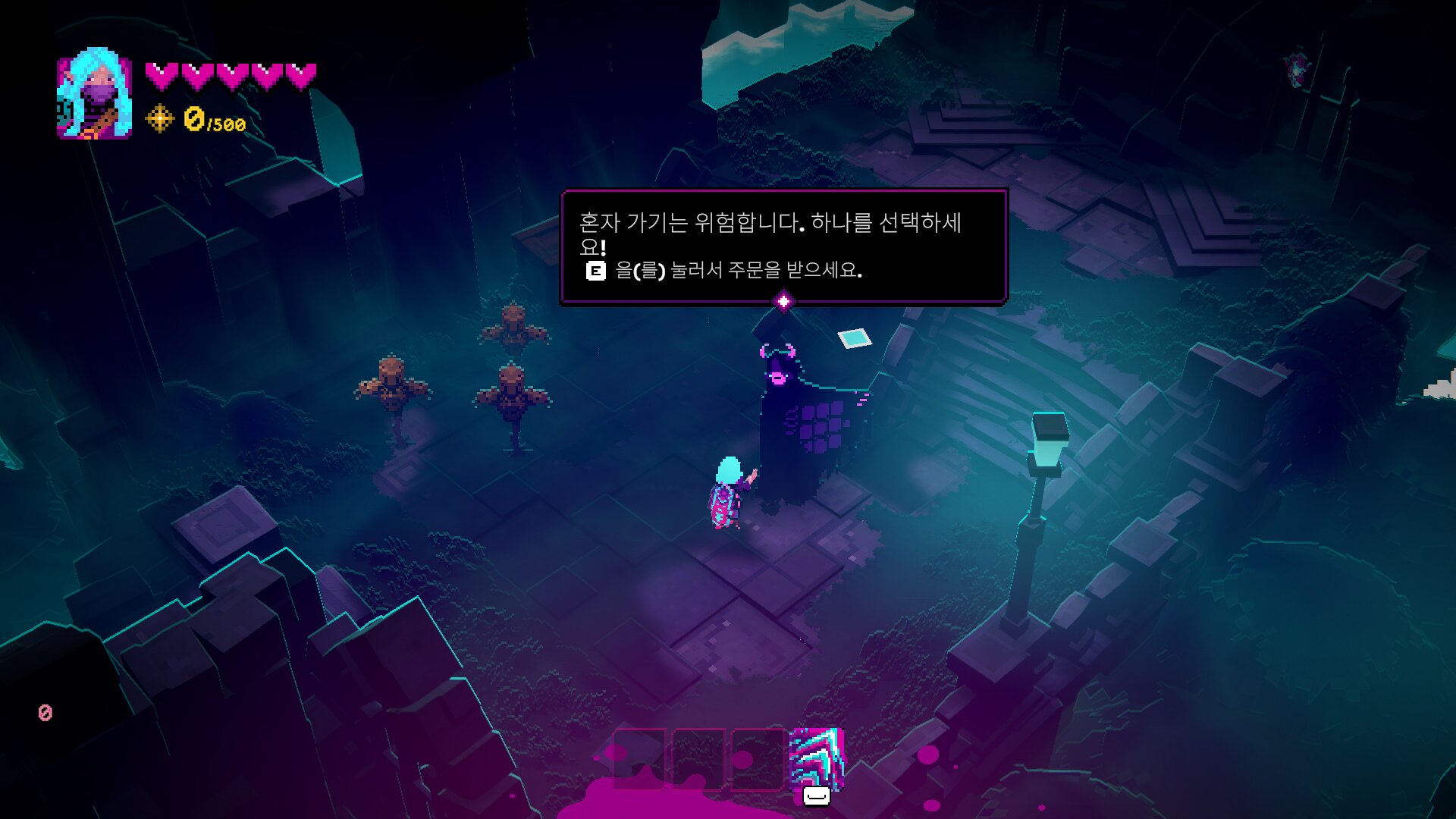Viewport: 1456px width, 819px height.
Task: Click the gold currency emblem icon
Action: click(159, 119)
